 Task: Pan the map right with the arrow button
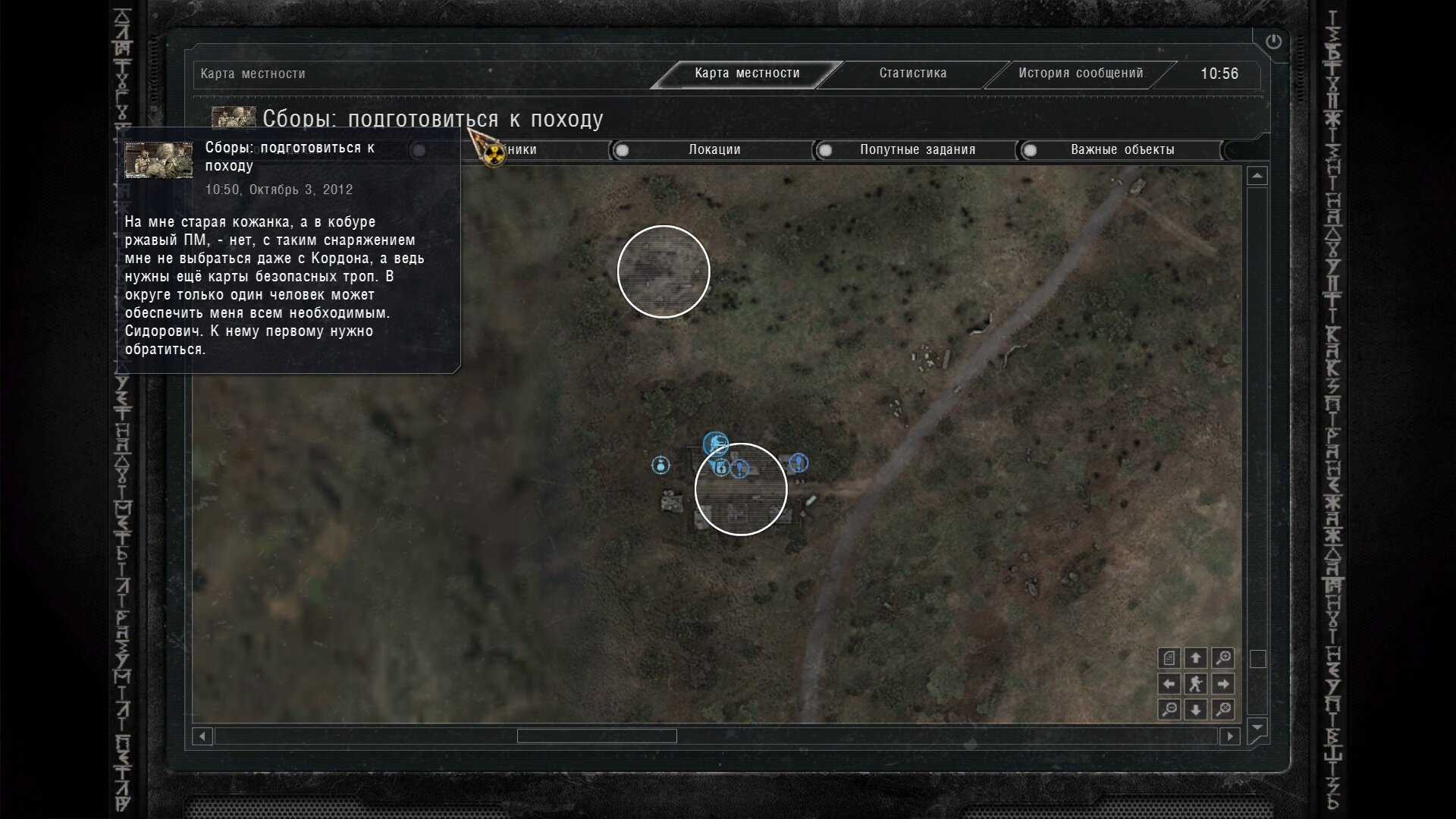pyautogui.click(x=1222, y=684)
